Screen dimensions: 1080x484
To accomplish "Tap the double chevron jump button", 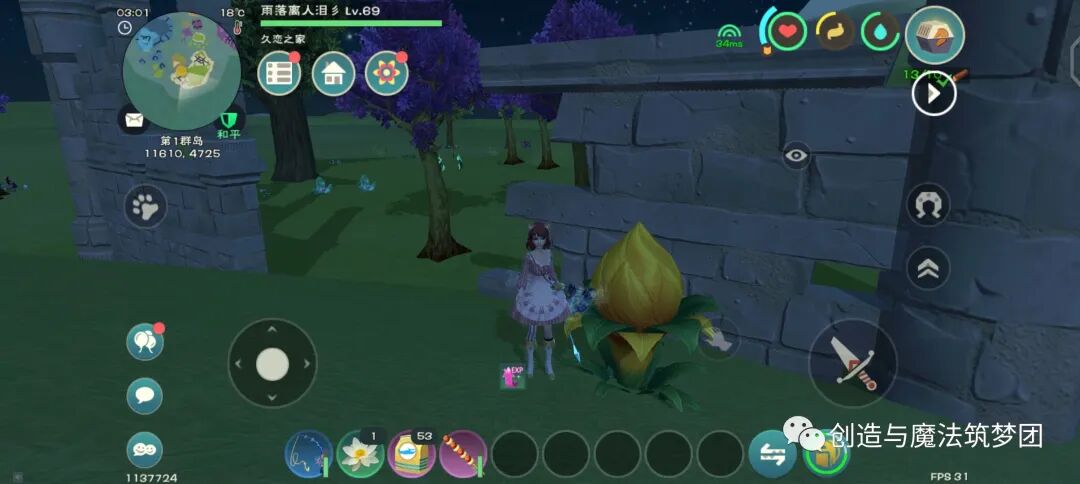I will click(928, 268).
